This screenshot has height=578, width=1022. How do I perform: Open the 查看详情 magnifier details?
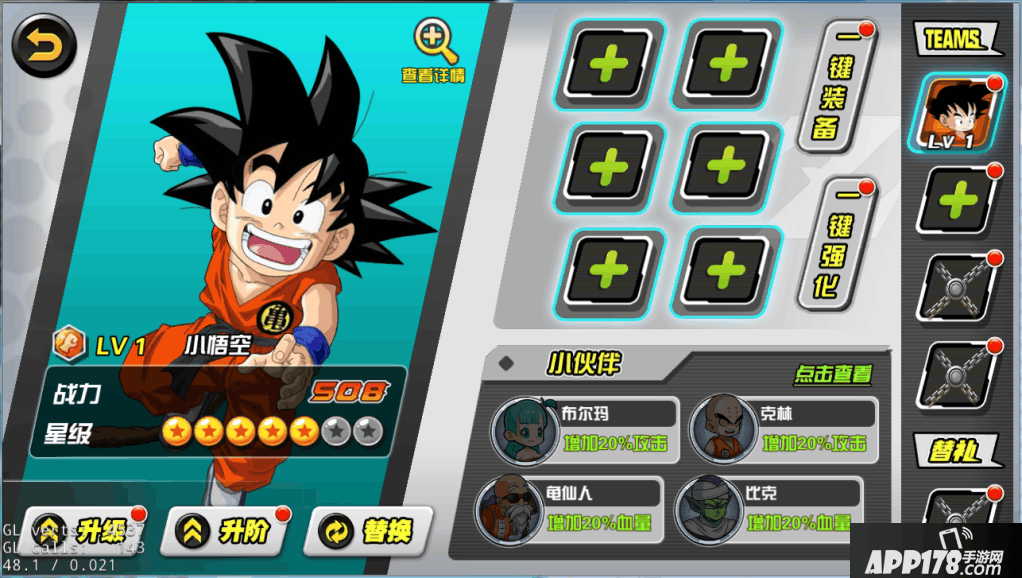(435, 50)
